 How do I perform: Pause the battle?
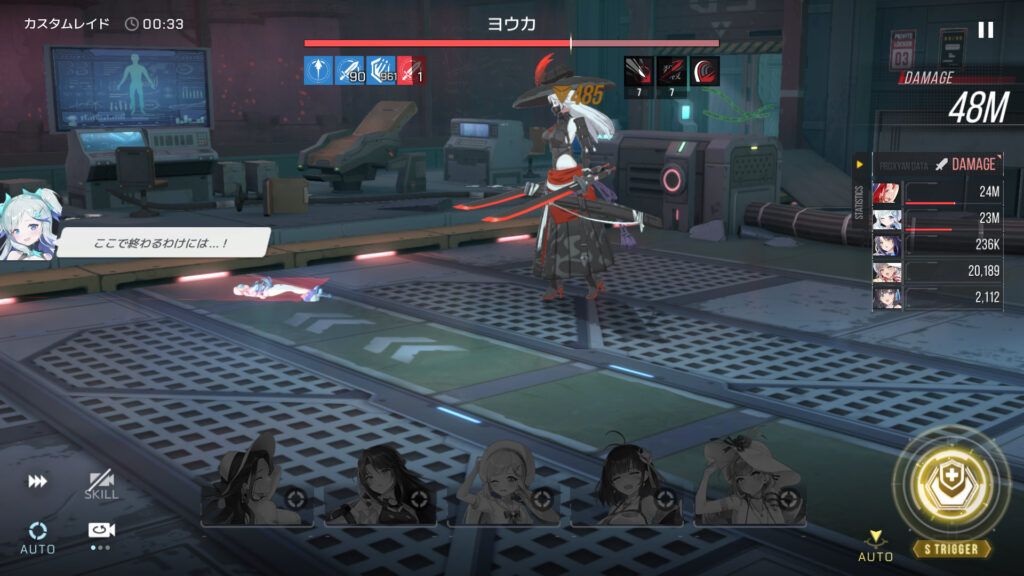[x=985, y=30]
